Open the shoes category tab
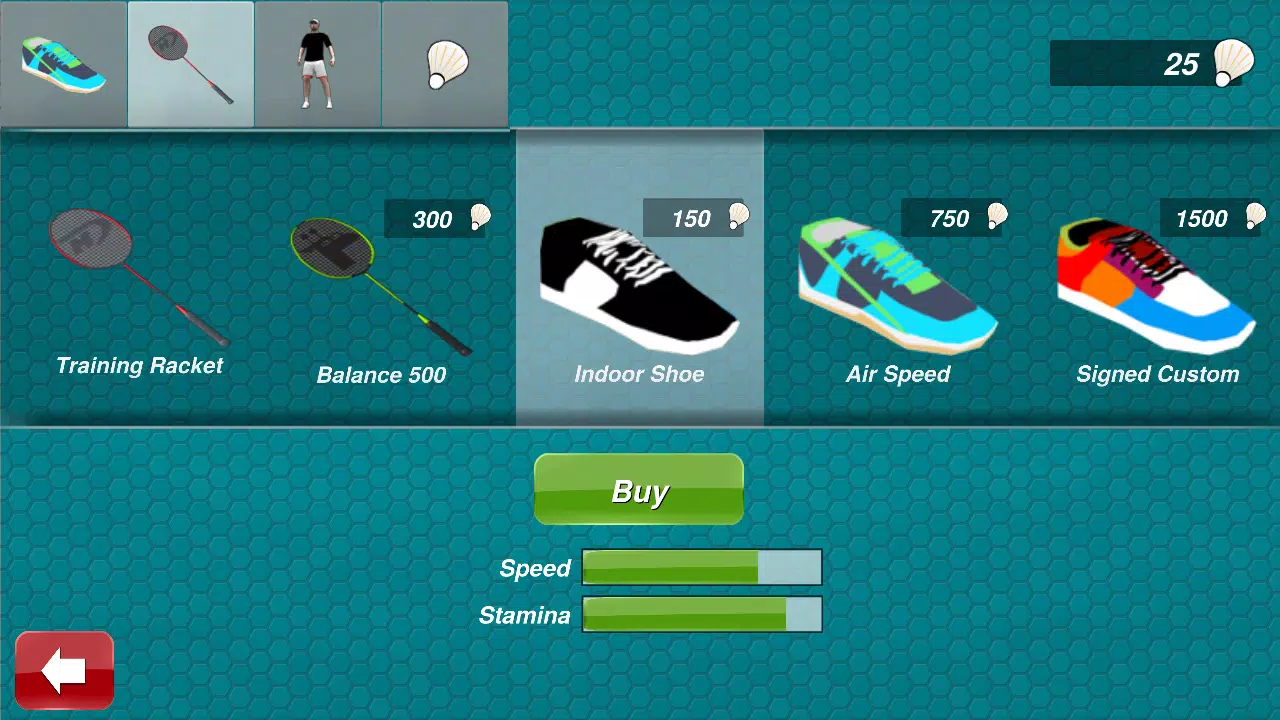This screenshot has width=1280, height=720. click(63, 64)
